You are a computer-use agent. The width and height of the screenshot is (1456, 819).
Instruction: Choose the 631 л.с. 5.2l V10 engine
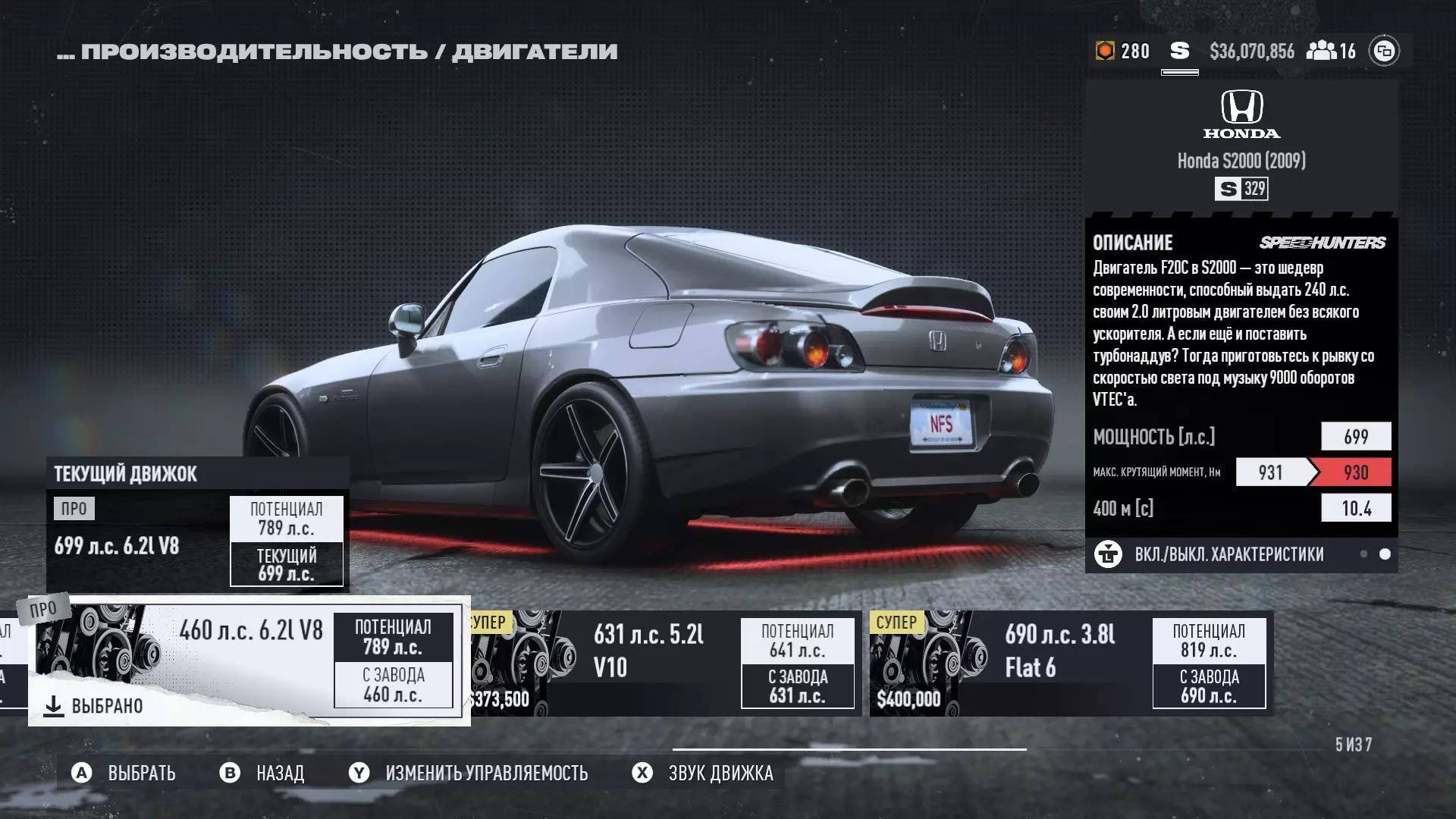666,664
